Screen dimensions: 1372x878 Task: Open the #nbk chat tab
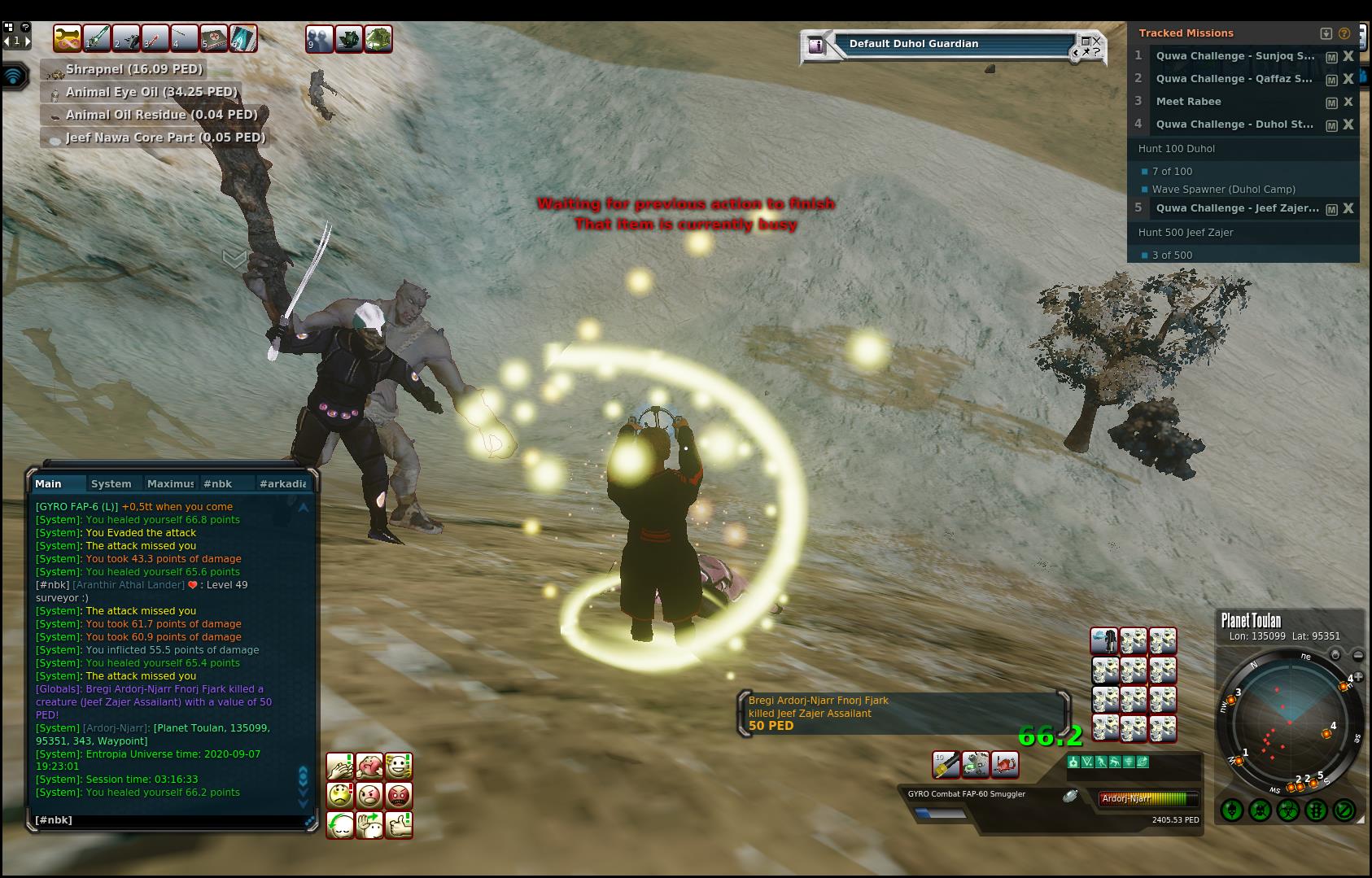point(217,483)
